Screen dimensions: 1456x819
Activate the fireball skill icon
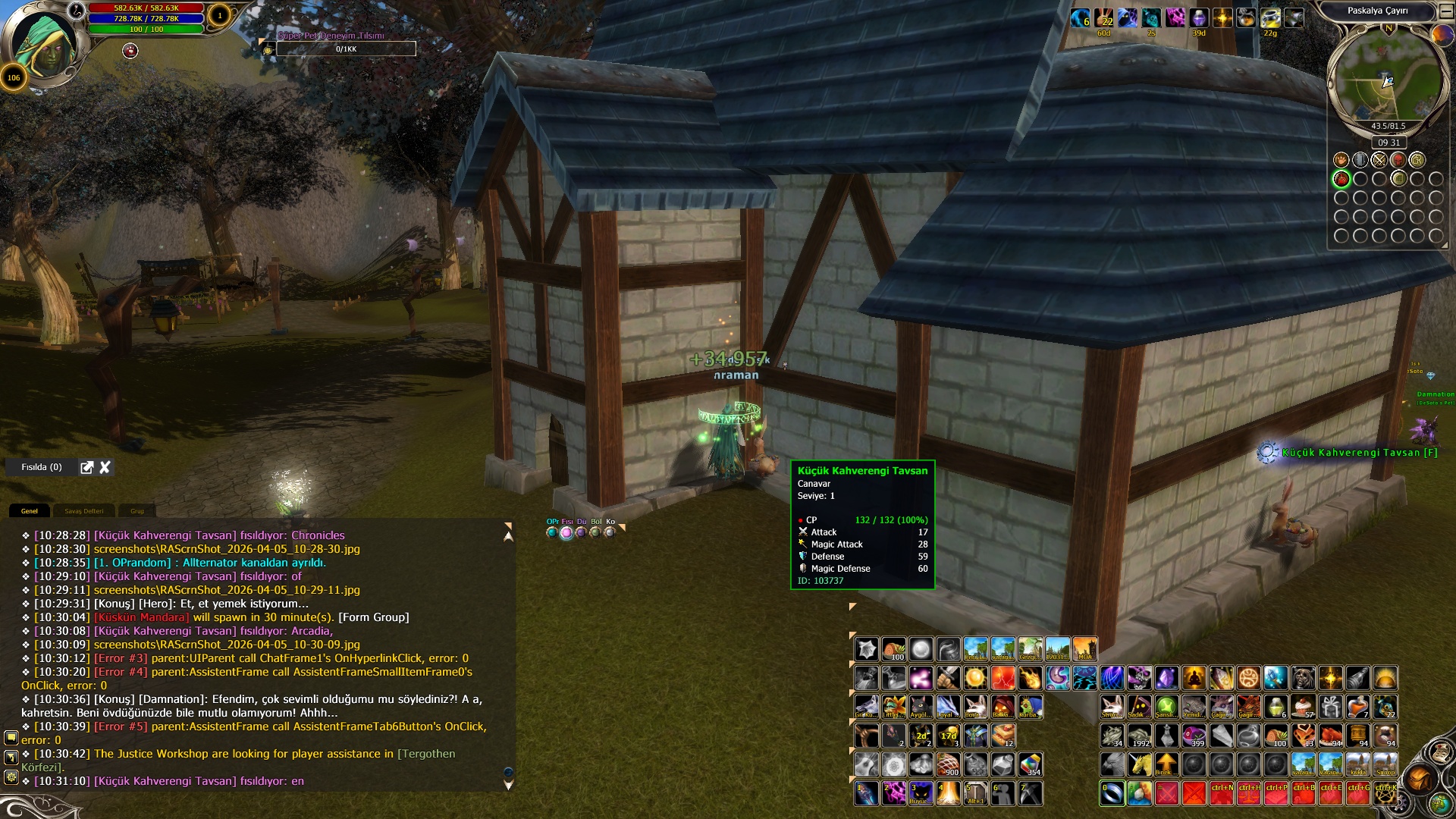[x=1030, y=677]
